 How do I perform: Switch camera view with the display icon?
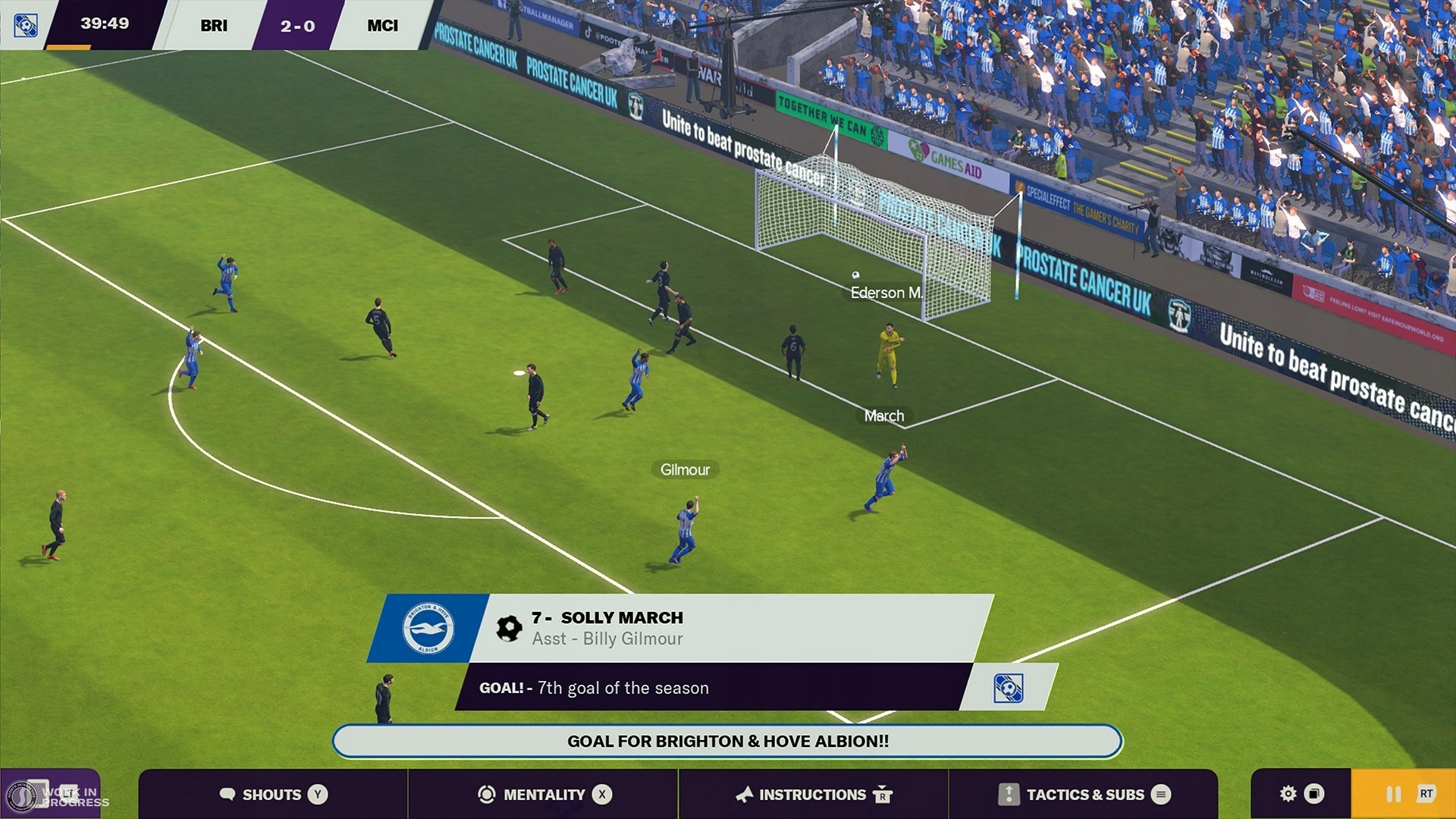[x=1313, y=794]
